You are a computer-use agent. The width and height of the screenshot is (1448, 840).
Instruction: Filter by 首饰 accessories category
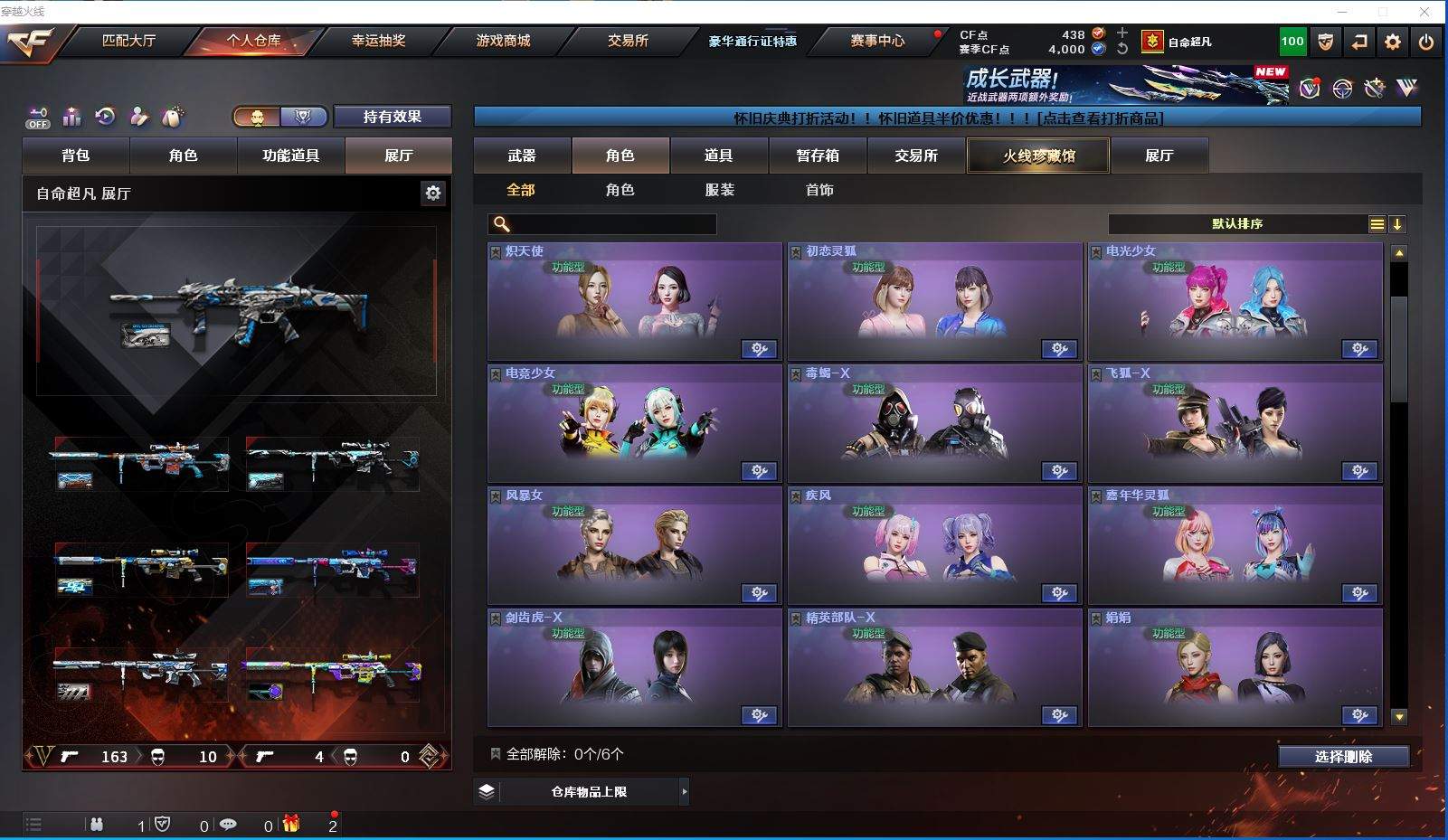pyautogui.click(x=819, y=190)
